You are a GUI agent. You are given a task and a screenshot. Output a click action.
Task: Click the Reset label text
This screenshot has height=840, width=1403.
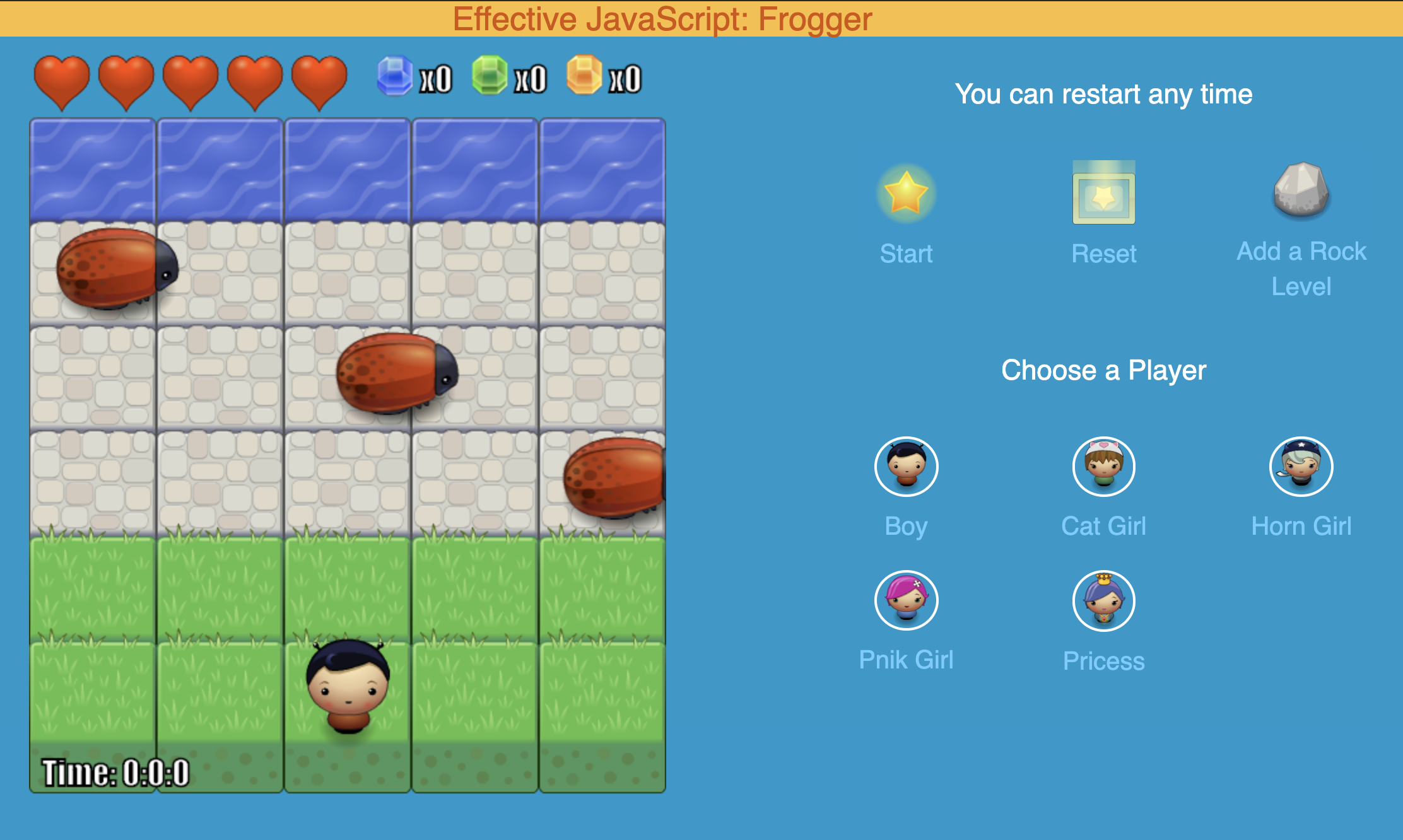click(x=1103, y=254)
